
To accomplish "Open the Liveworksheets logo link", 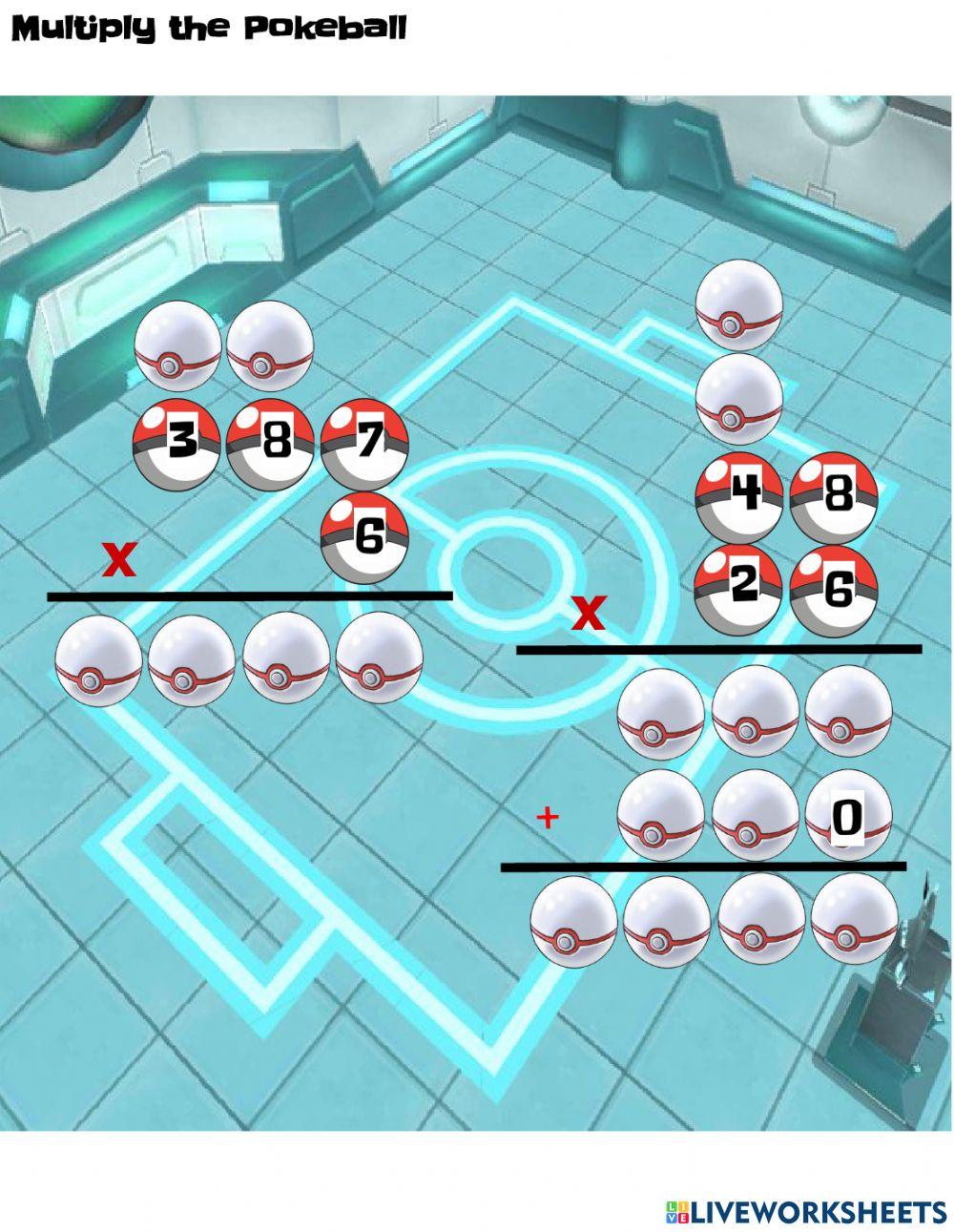I will (x=805, y=1211).
